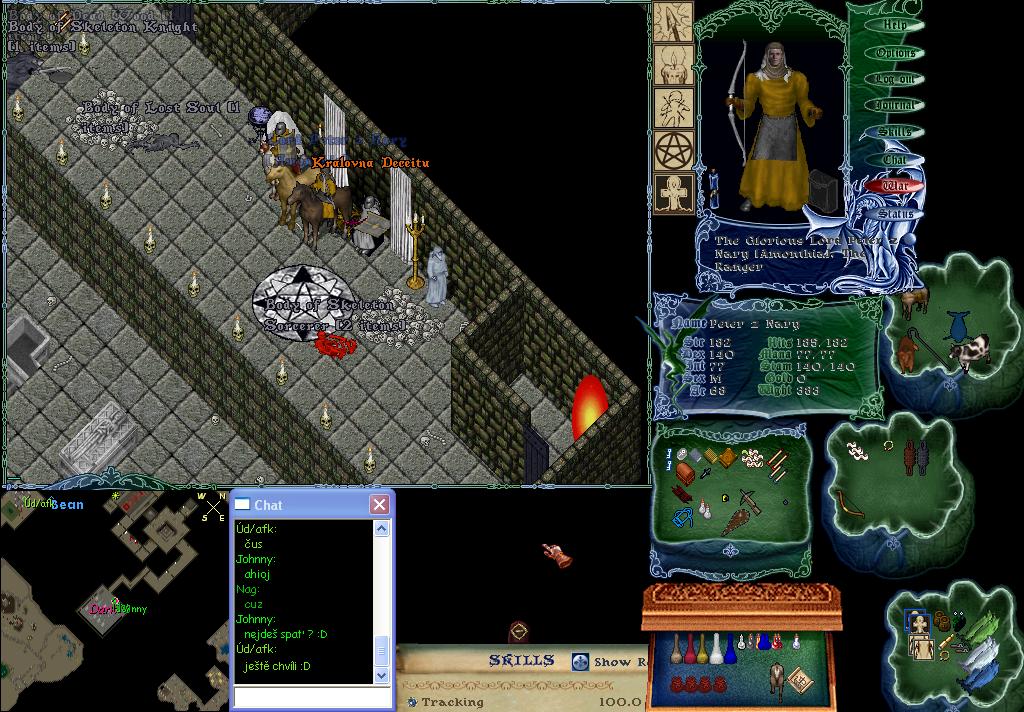Viewport: 1024px width, 712px height.
Task: Open the Skills list from paperdoll
Action: pyautogui.click(x=895, y=132)
